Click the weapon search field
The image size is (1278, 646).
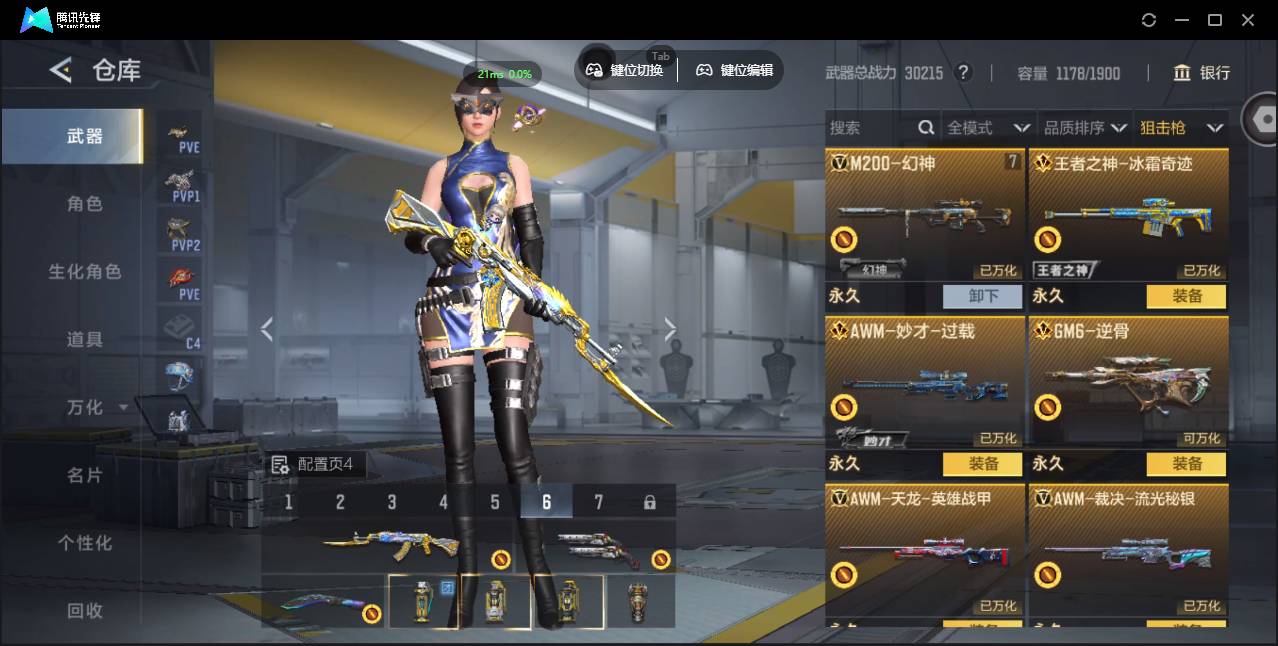pyautogui.click(x=870, y=128)
